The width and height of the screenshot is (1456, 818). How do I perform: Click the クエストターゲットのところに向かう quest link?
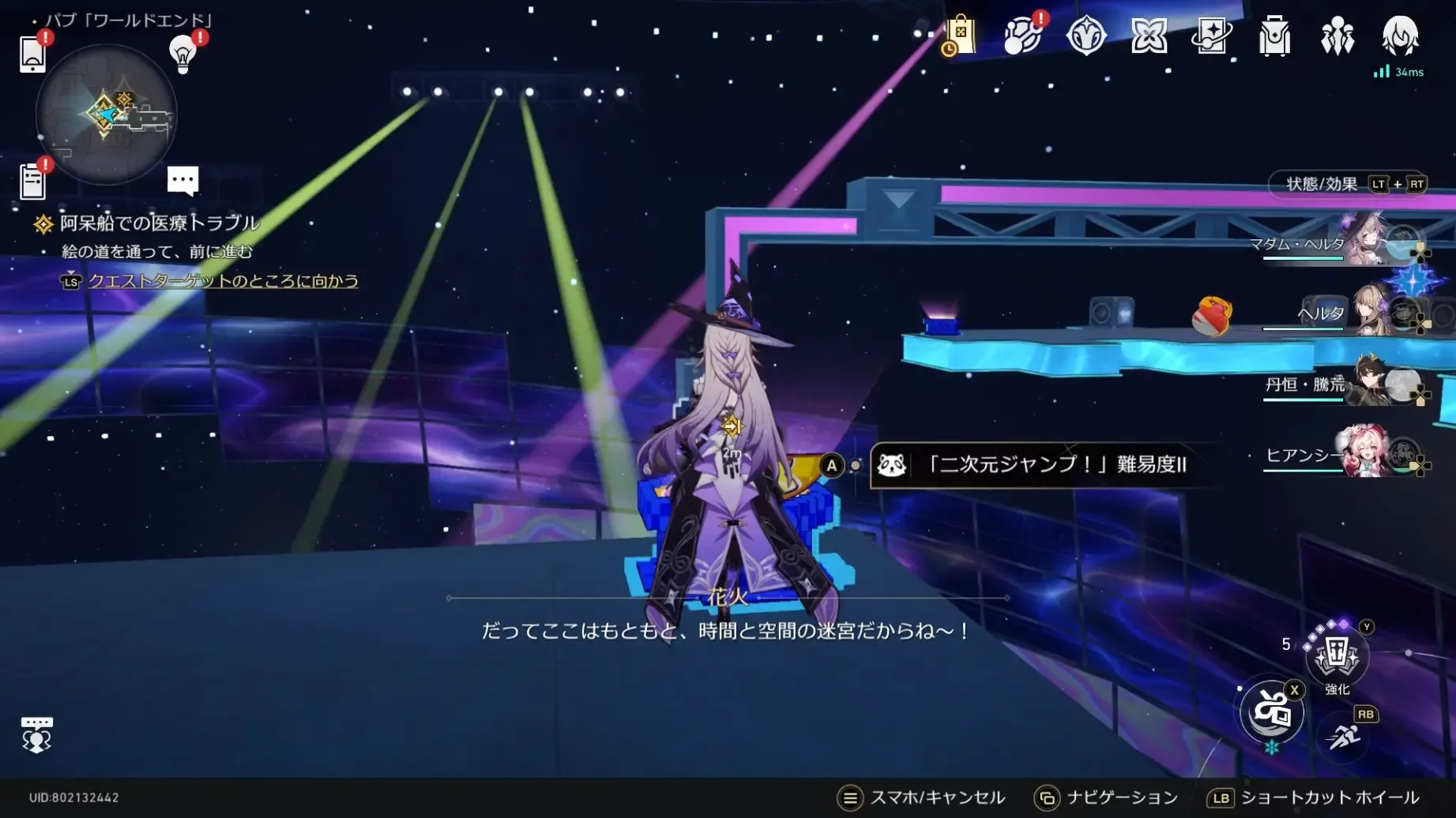coord(224,281)
